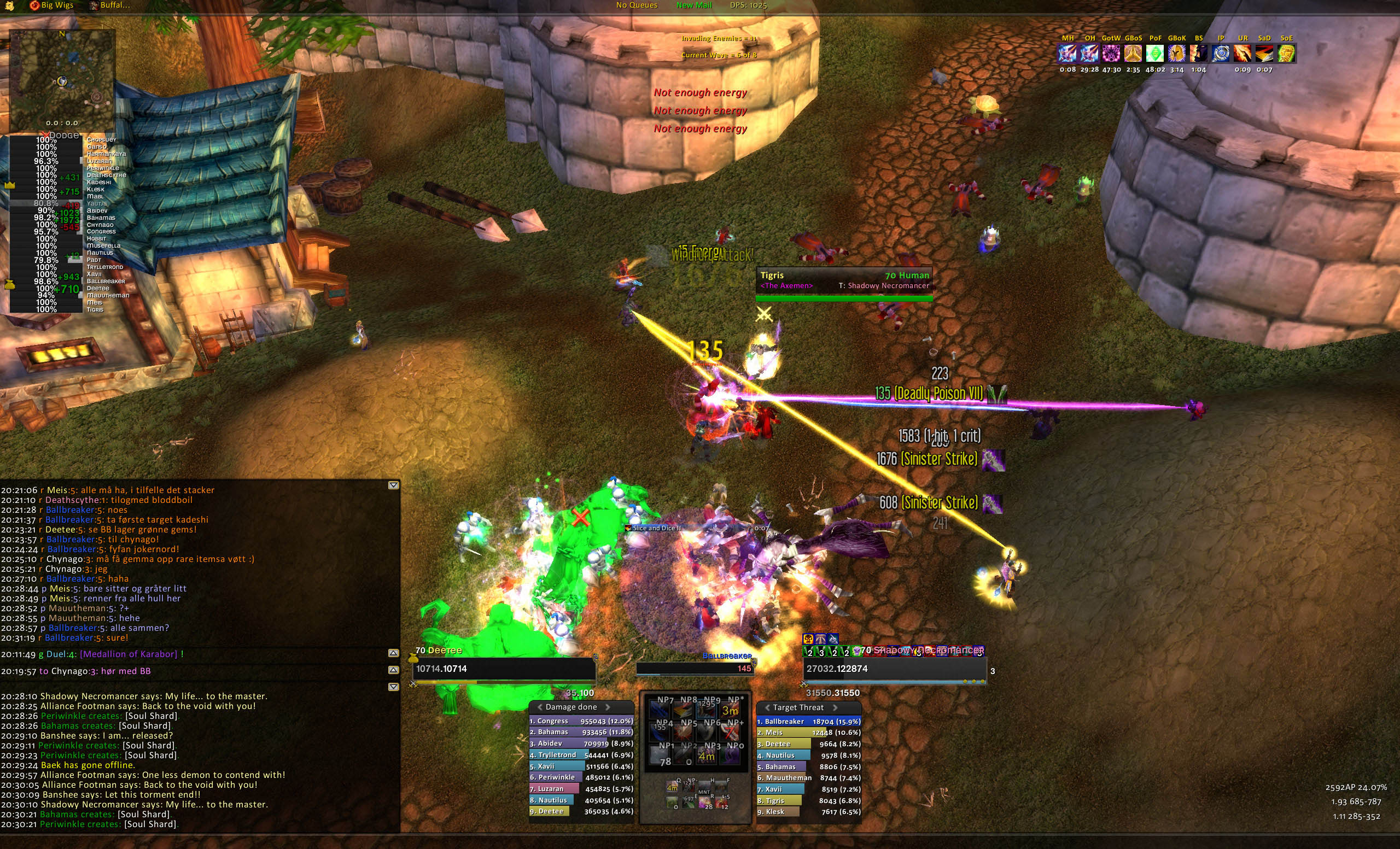Click the Gift of the Wild buff icon
The width and height of the screenshot is (1400, 849).
pyautogui.click(x=1111, y=54)
